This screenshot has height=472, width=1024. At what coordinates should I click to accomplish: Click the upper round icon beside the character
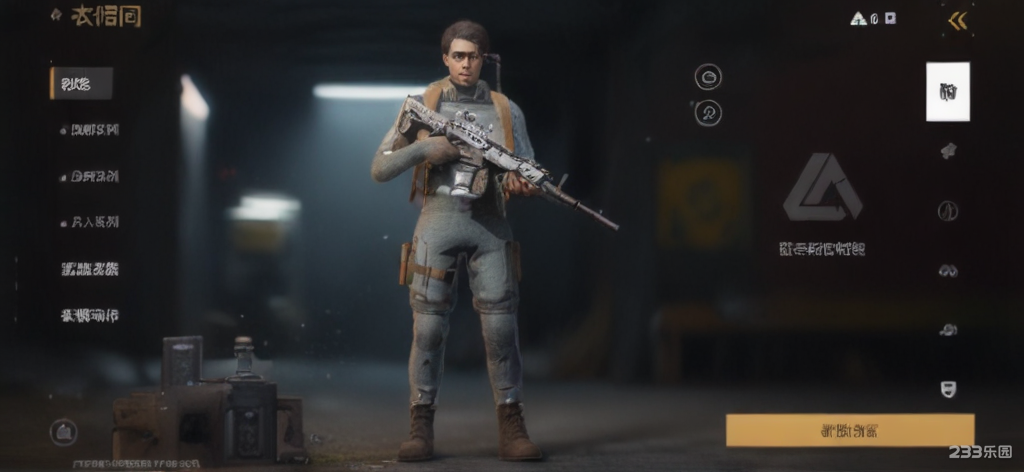[708, 76]
